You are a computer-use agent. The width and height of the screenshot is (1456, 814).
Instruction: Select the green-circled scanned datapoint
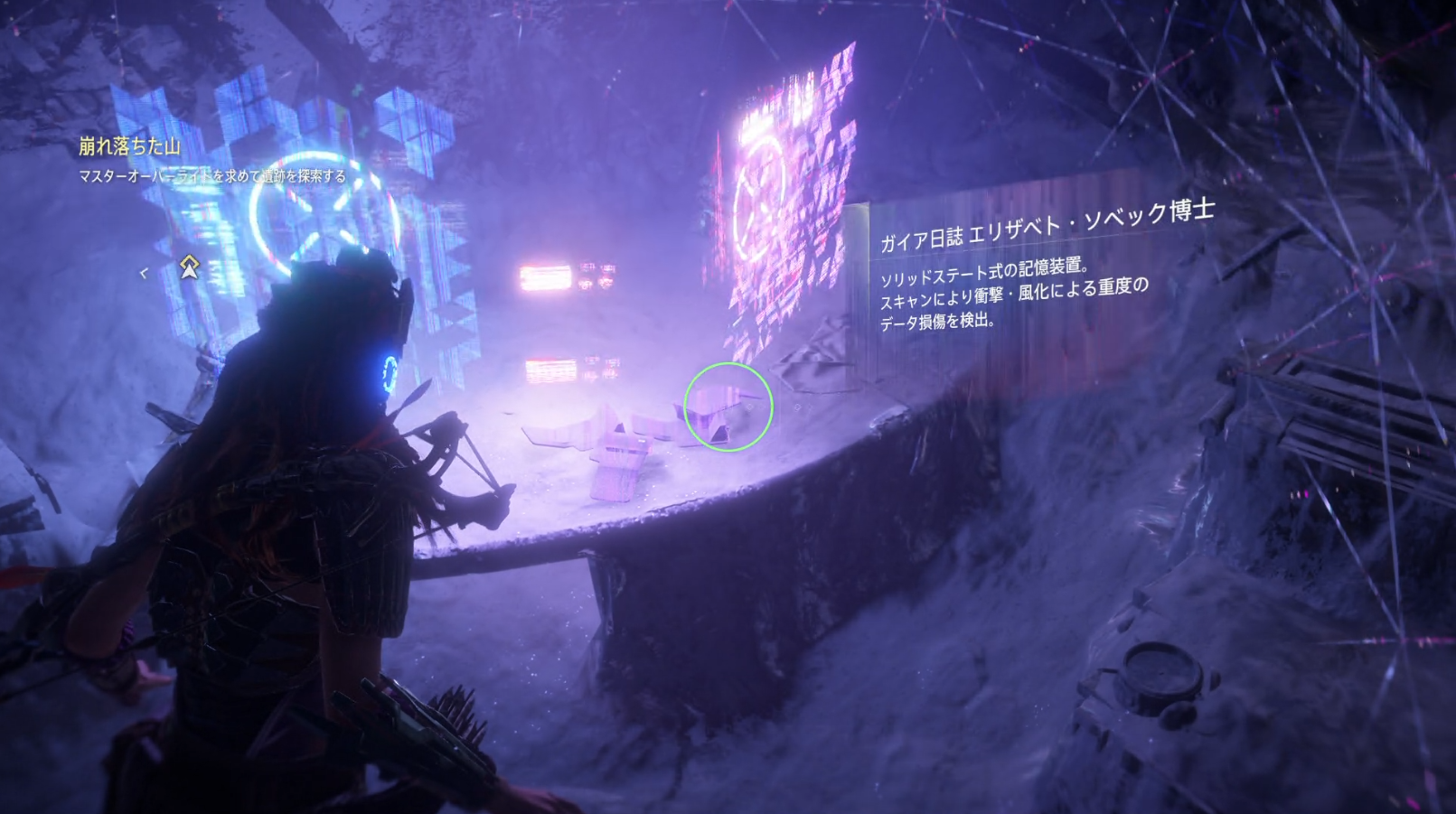[x=728, y=407]
